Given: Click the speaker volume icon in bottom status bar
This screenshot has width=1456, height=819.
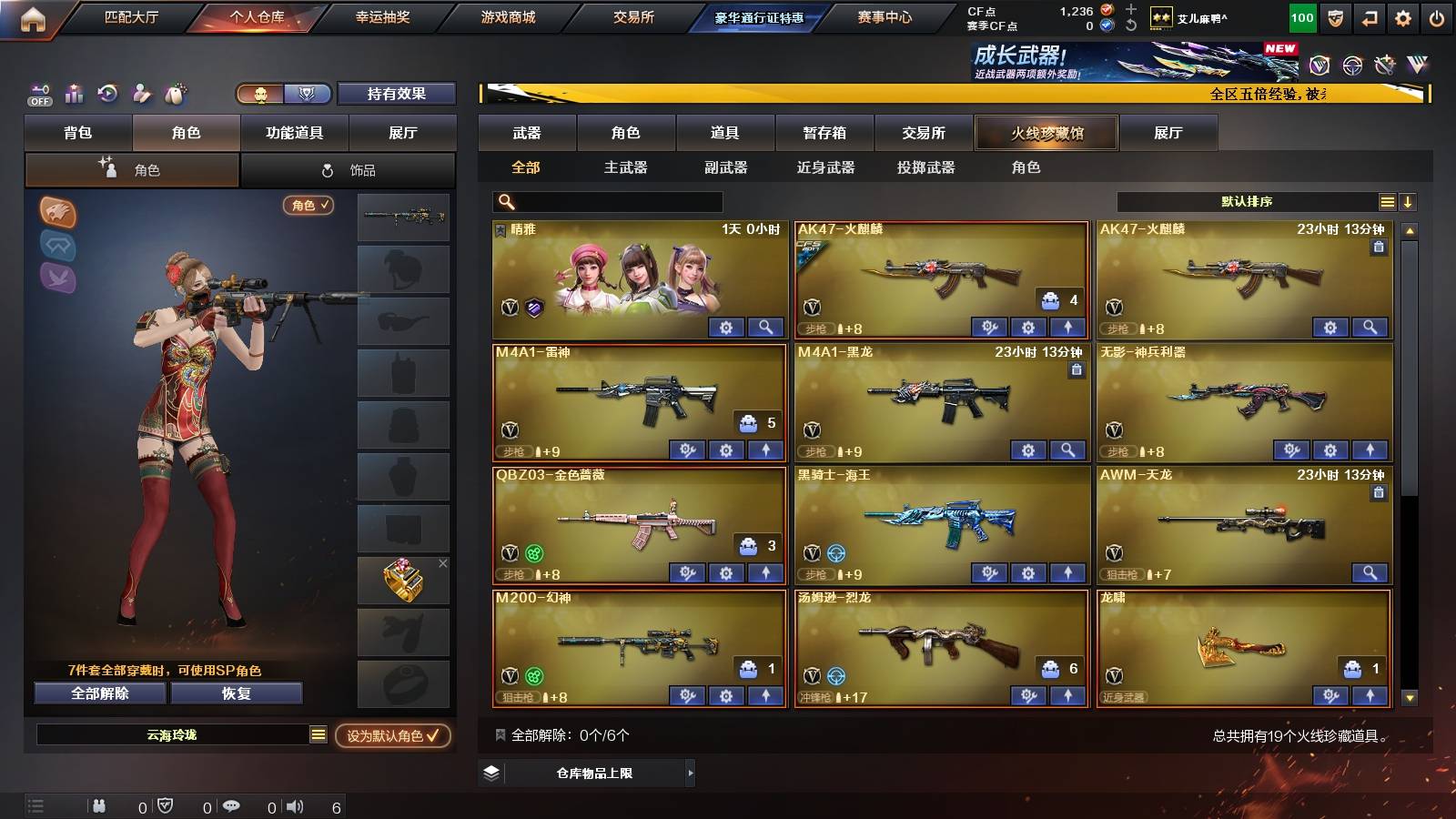Looking at the screenshot, I should 293,805.
